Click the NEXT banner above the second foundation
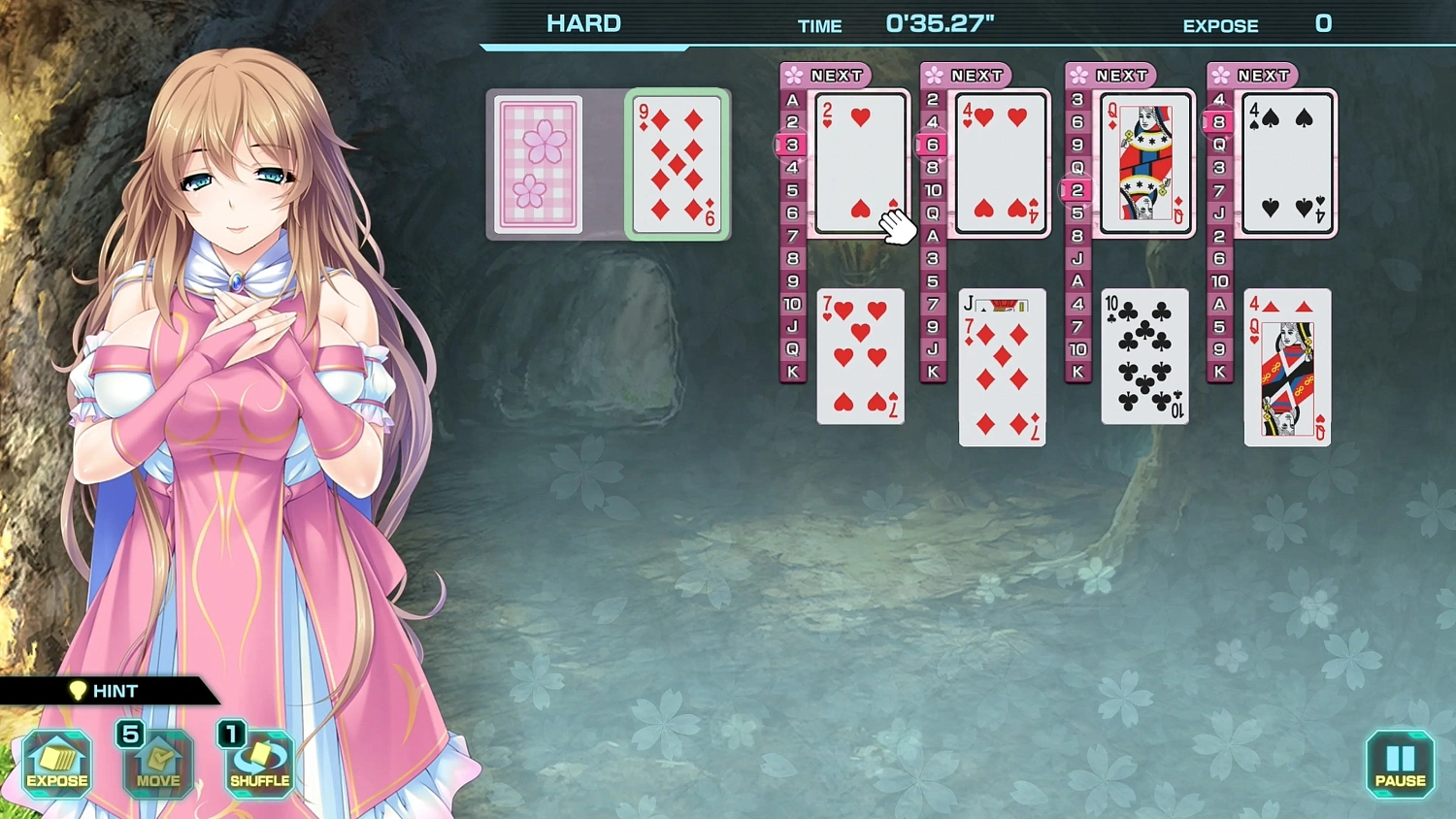This screenshot has height=819, width=1456. pos(970,75)
